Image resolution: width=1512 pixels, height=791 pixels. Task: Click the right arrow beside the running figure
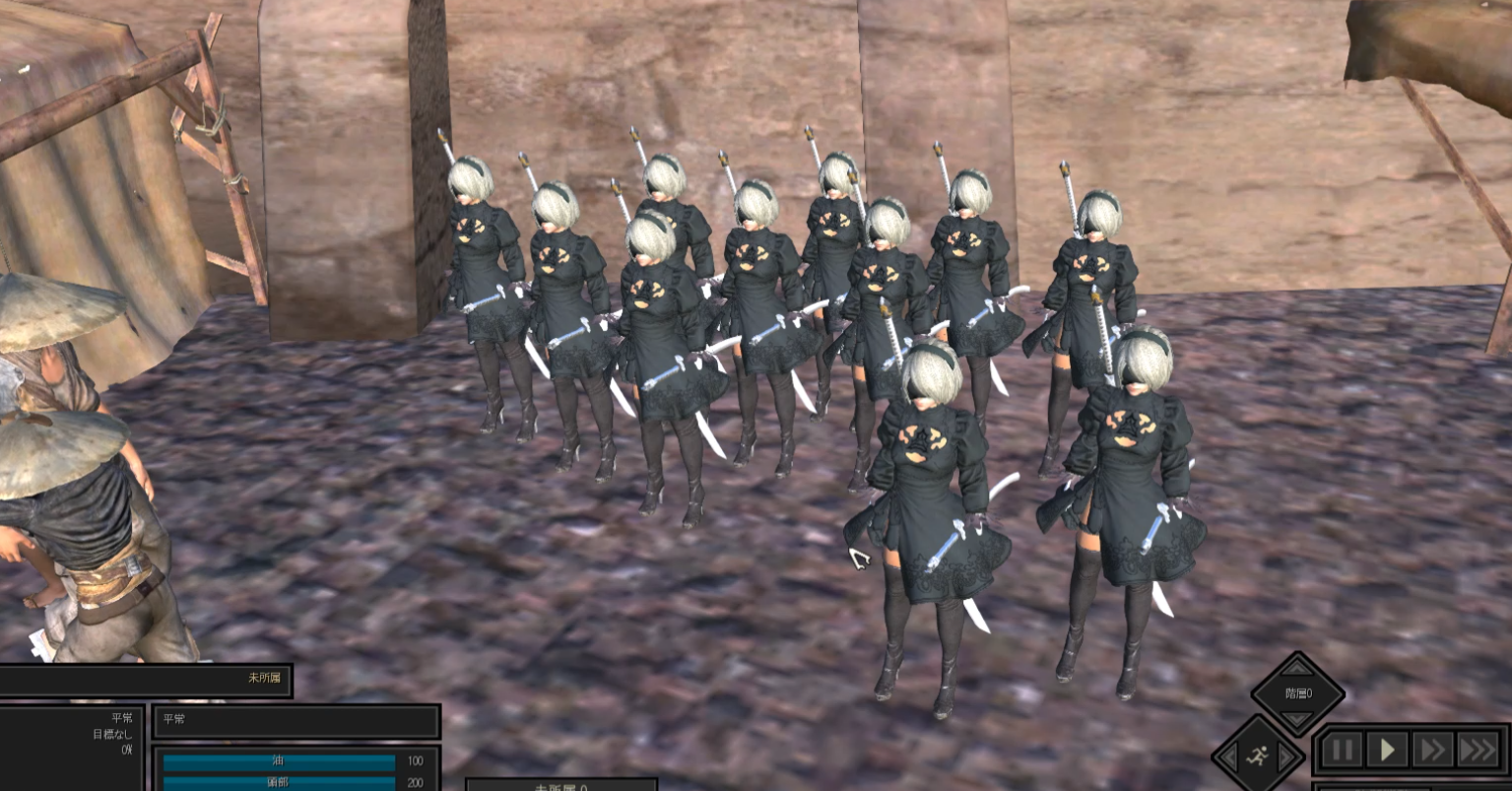(1285, 756)
